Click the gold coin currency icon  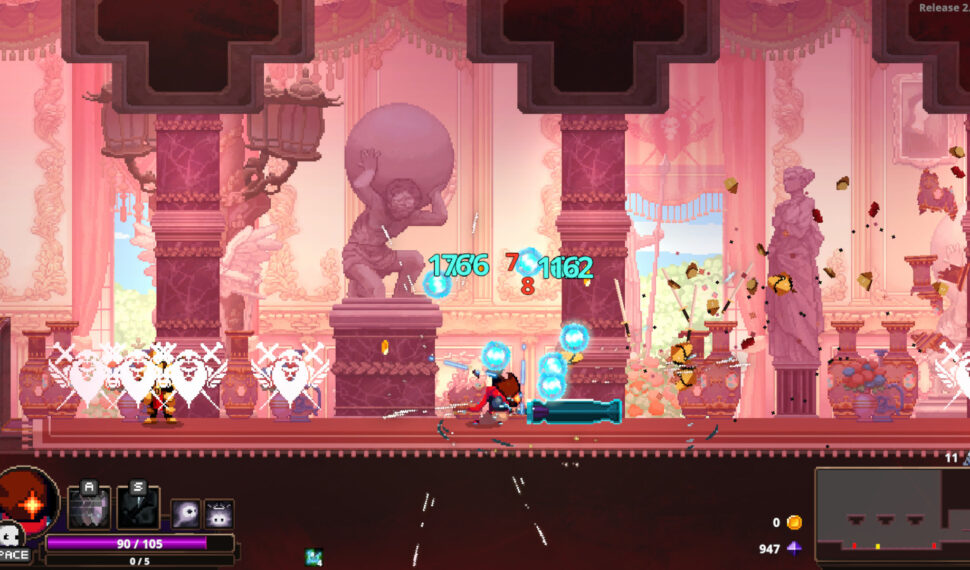pyautogui.click(x=794, y=522)
